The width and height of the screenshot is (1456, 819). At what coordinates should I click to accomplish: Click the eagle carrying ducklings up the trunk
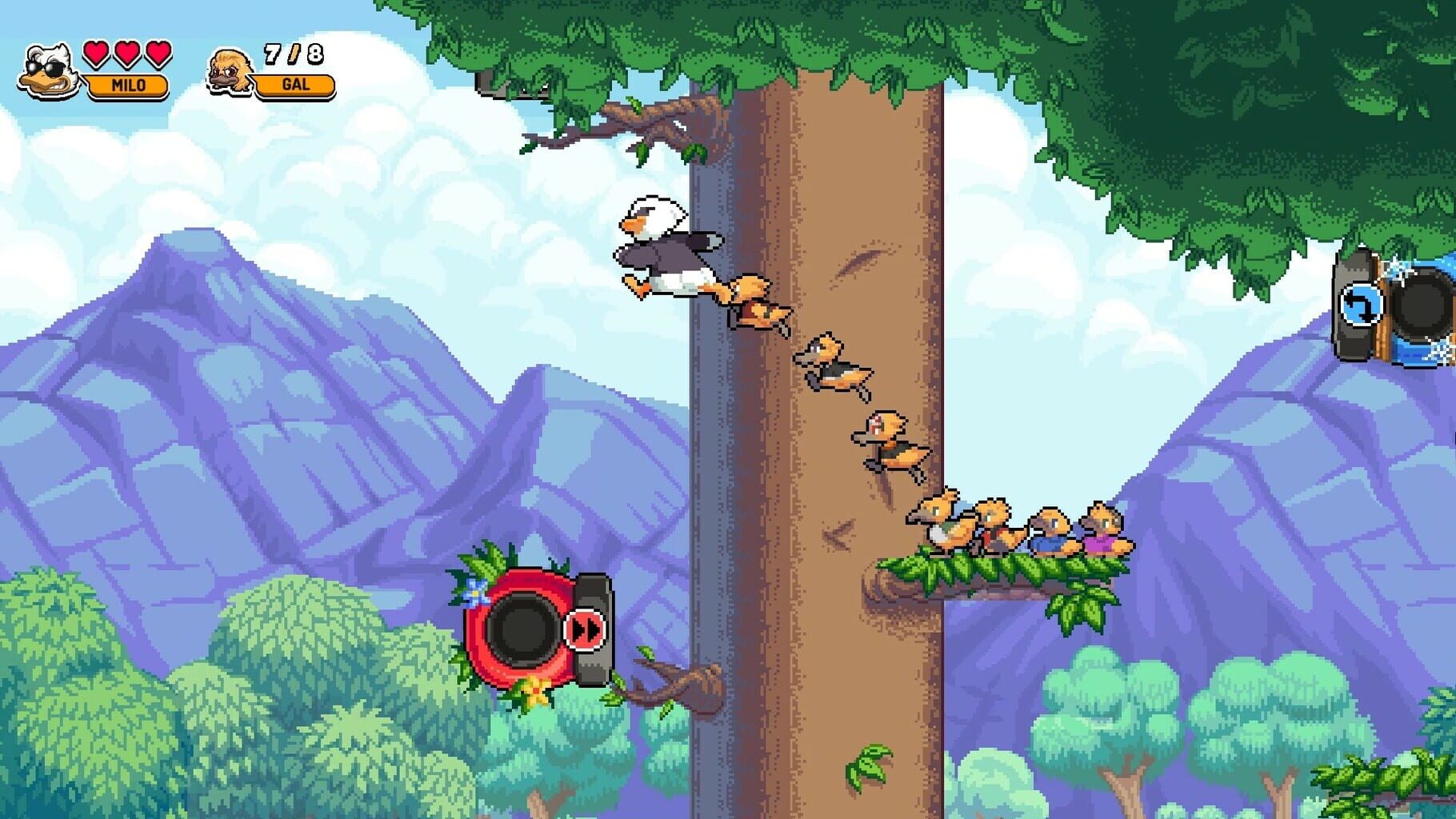point(664,248)
